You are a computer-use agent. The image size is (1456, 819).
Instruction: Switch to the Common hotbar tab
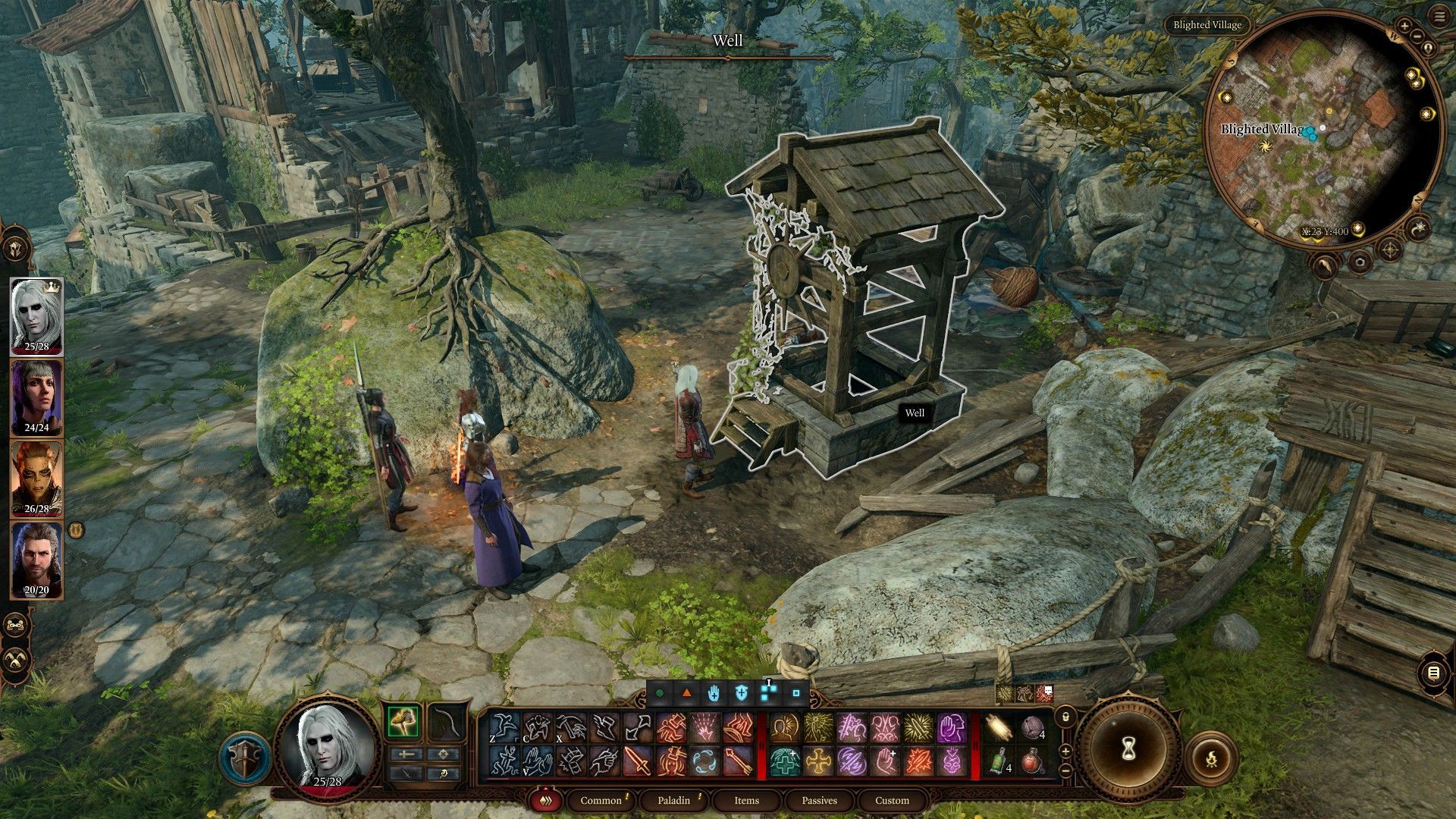(x=601, y=800)
